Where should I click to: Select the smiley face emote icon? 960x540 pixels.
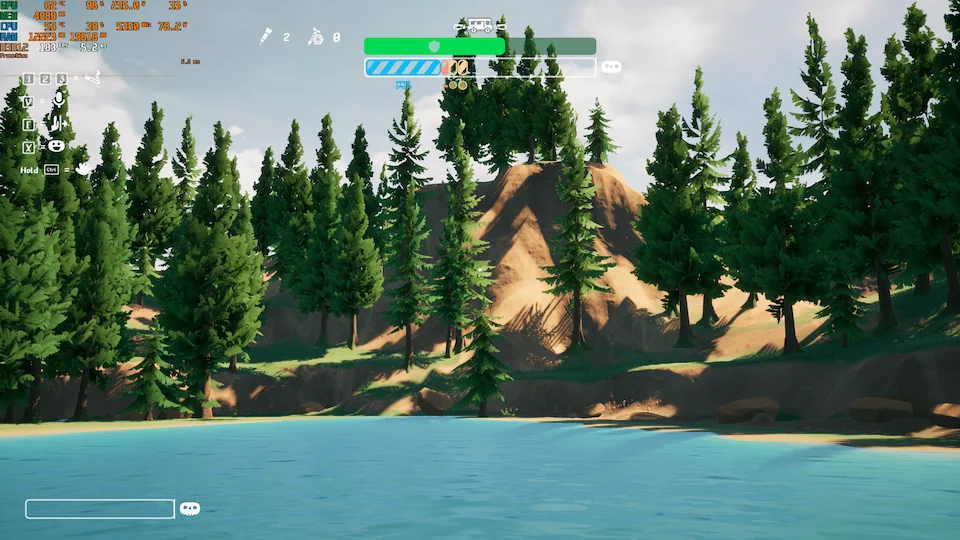(x=57, y=146)
